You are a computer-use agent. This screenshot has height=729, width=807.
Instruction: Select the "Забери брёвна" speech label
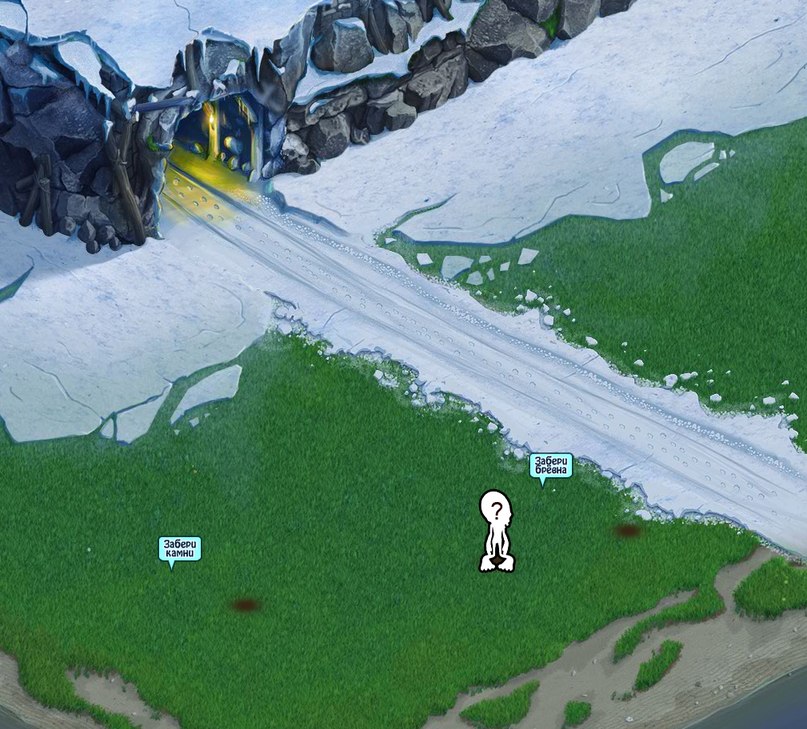[x=551, y=465]
